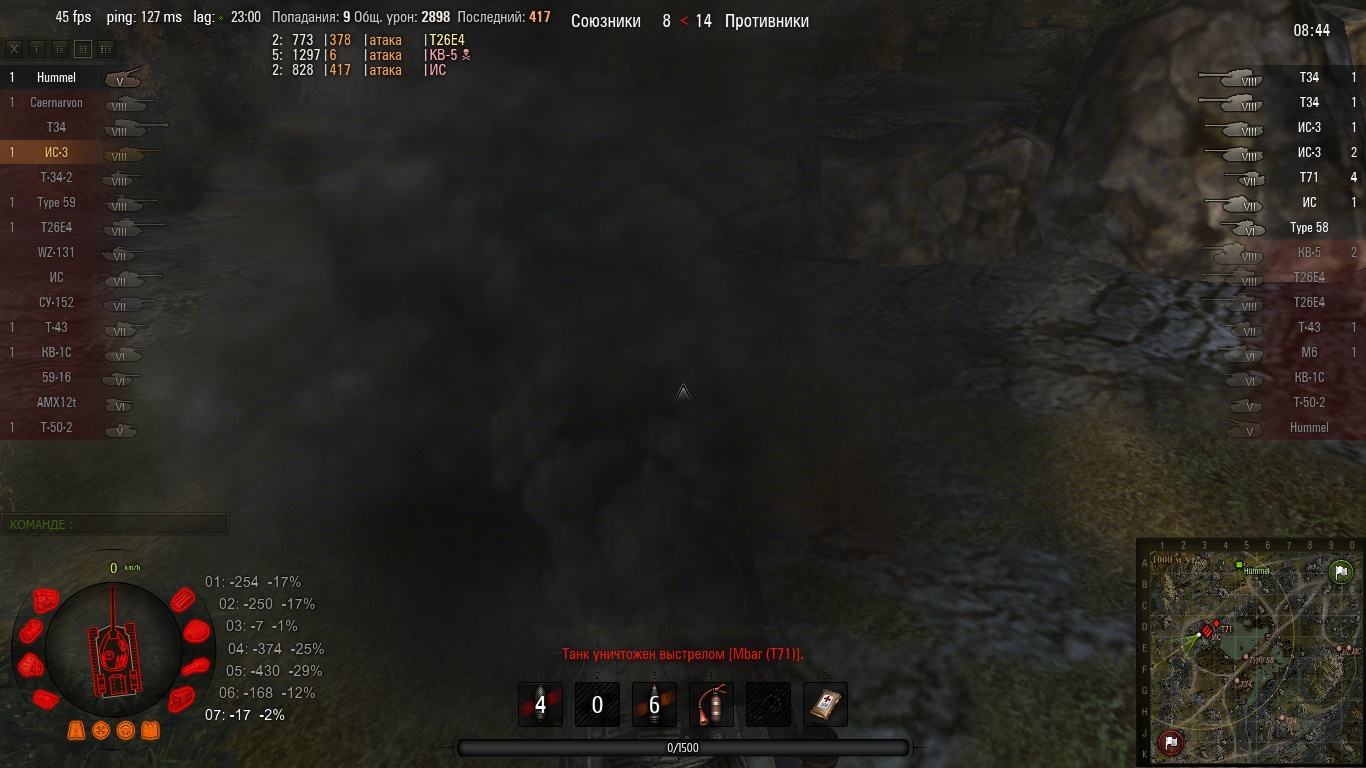Select the Hummel marker on the minimap

point(1239,566)
